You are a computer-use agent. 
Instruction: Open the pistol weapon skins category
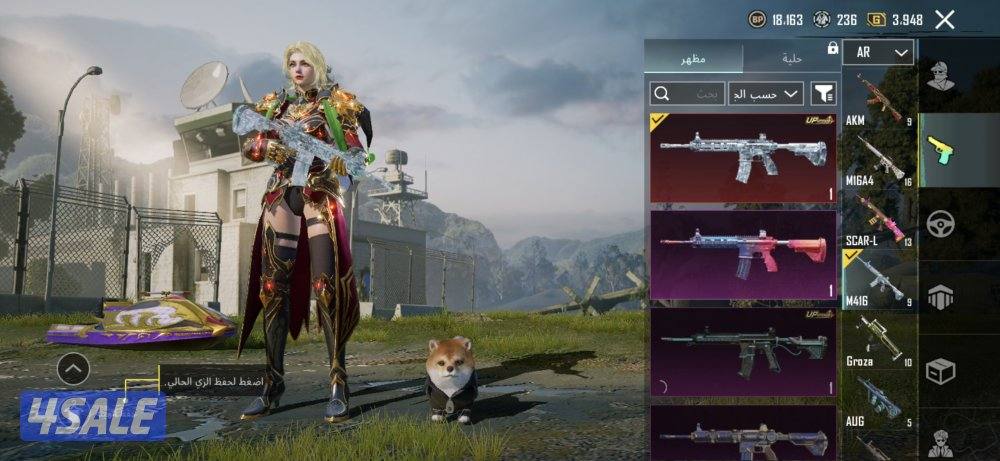pyautogui.click(x=940, y=150)
